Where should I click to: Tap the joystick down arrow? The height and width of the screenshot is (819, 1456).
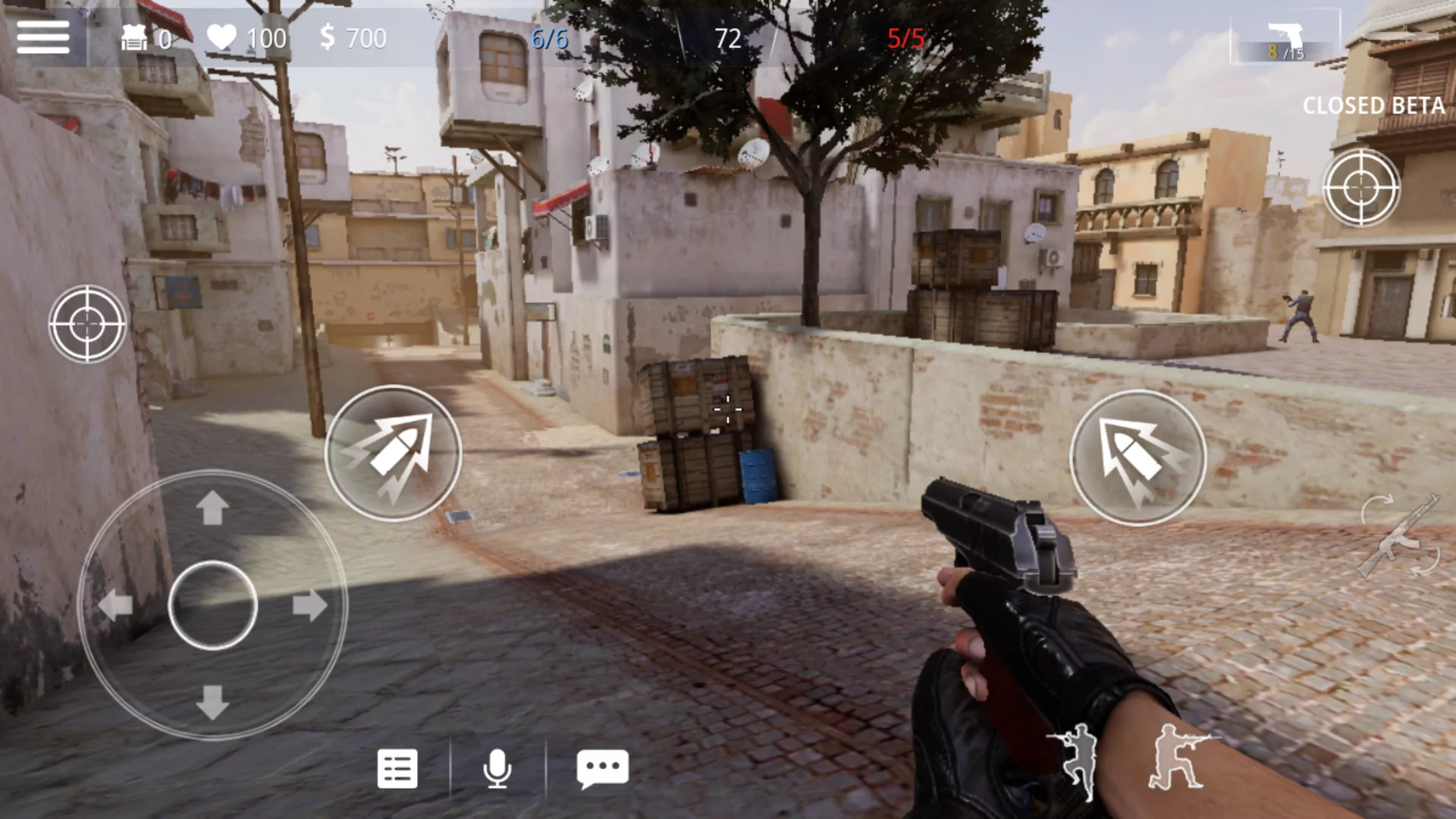pos(212,702)
